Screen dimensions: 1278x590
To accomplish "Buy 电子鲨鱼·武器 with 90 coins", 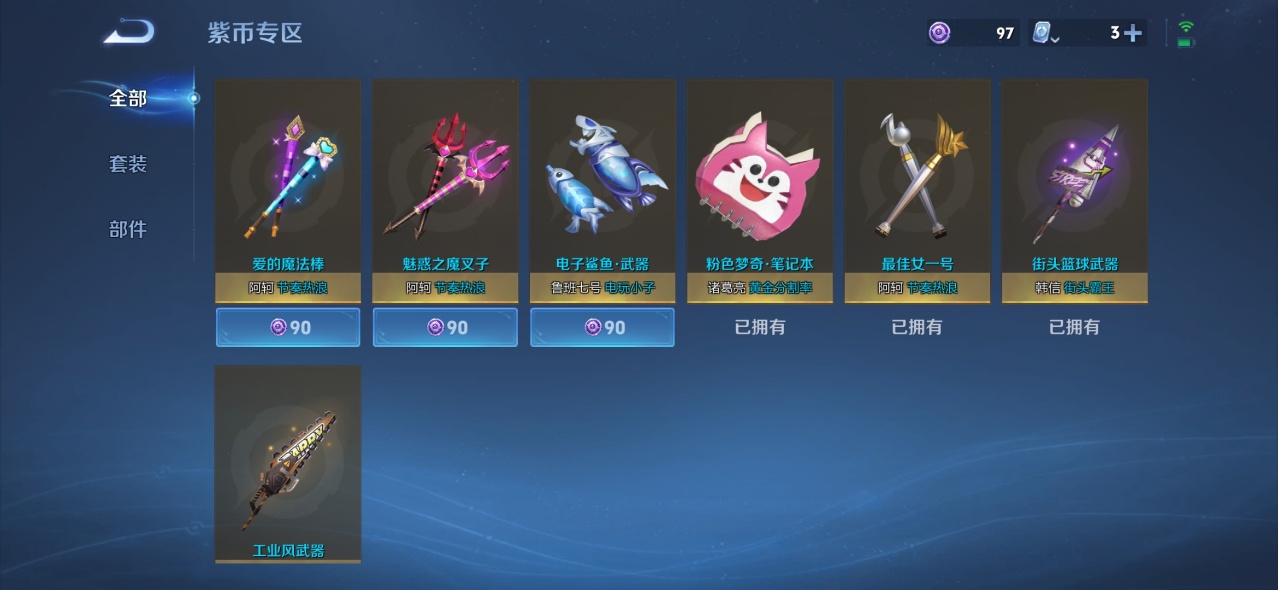I will coord(602,327).
